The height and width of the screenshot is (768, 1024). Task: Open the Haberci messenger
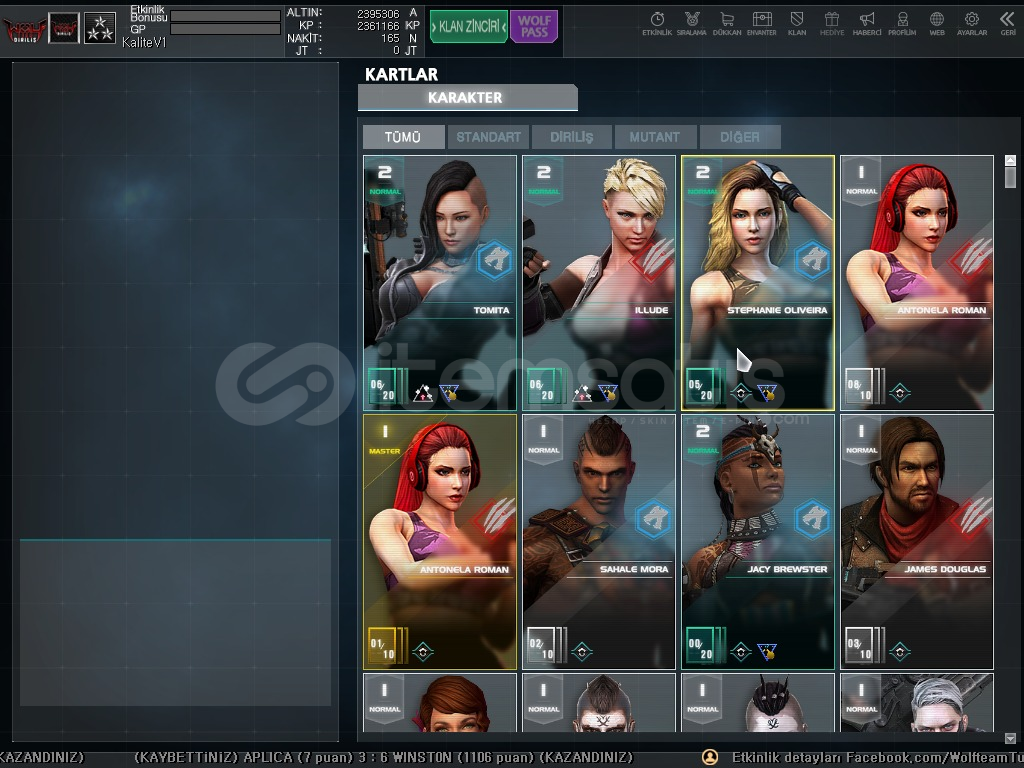click(x=867, y=23)
